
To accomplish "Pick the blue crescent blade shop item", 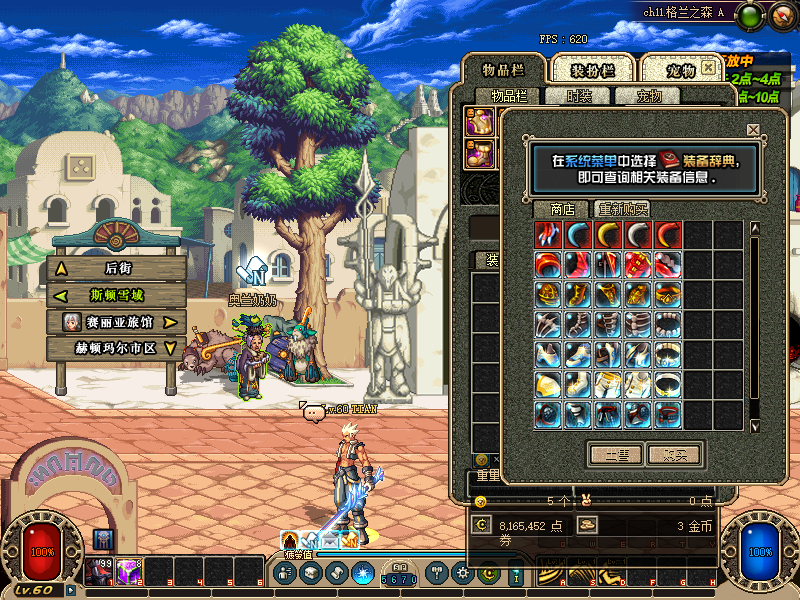I will pos(579,235).
